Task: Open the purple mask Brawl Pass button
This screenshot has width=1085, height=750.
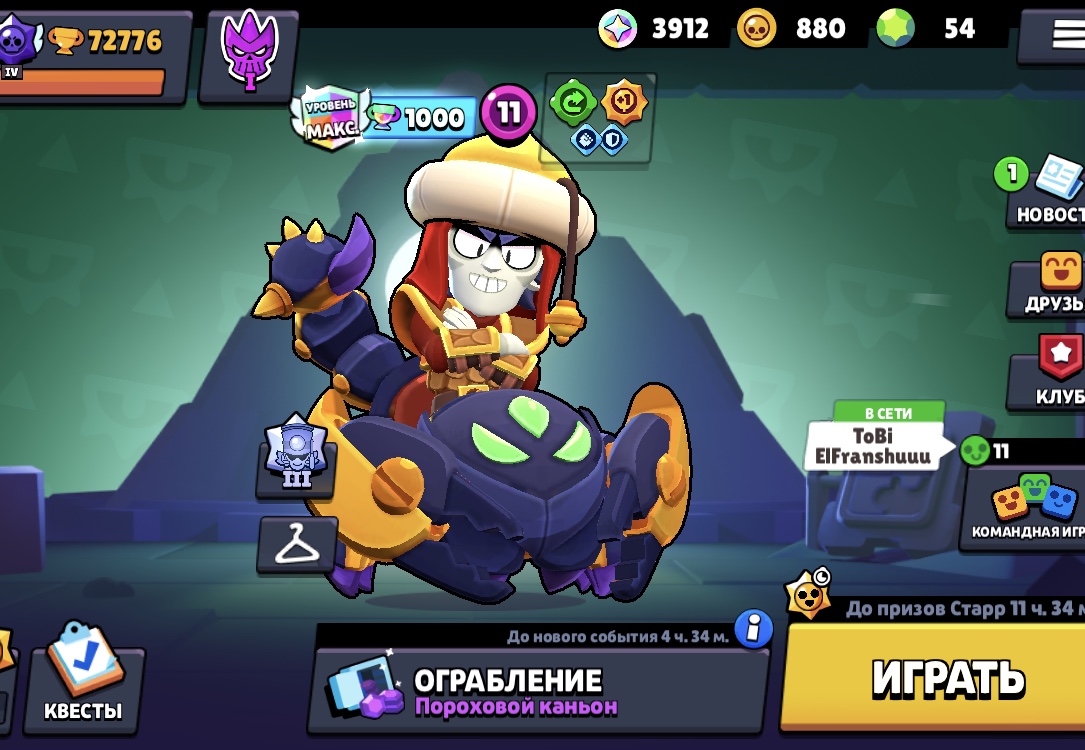Action: tap(248, 56)
